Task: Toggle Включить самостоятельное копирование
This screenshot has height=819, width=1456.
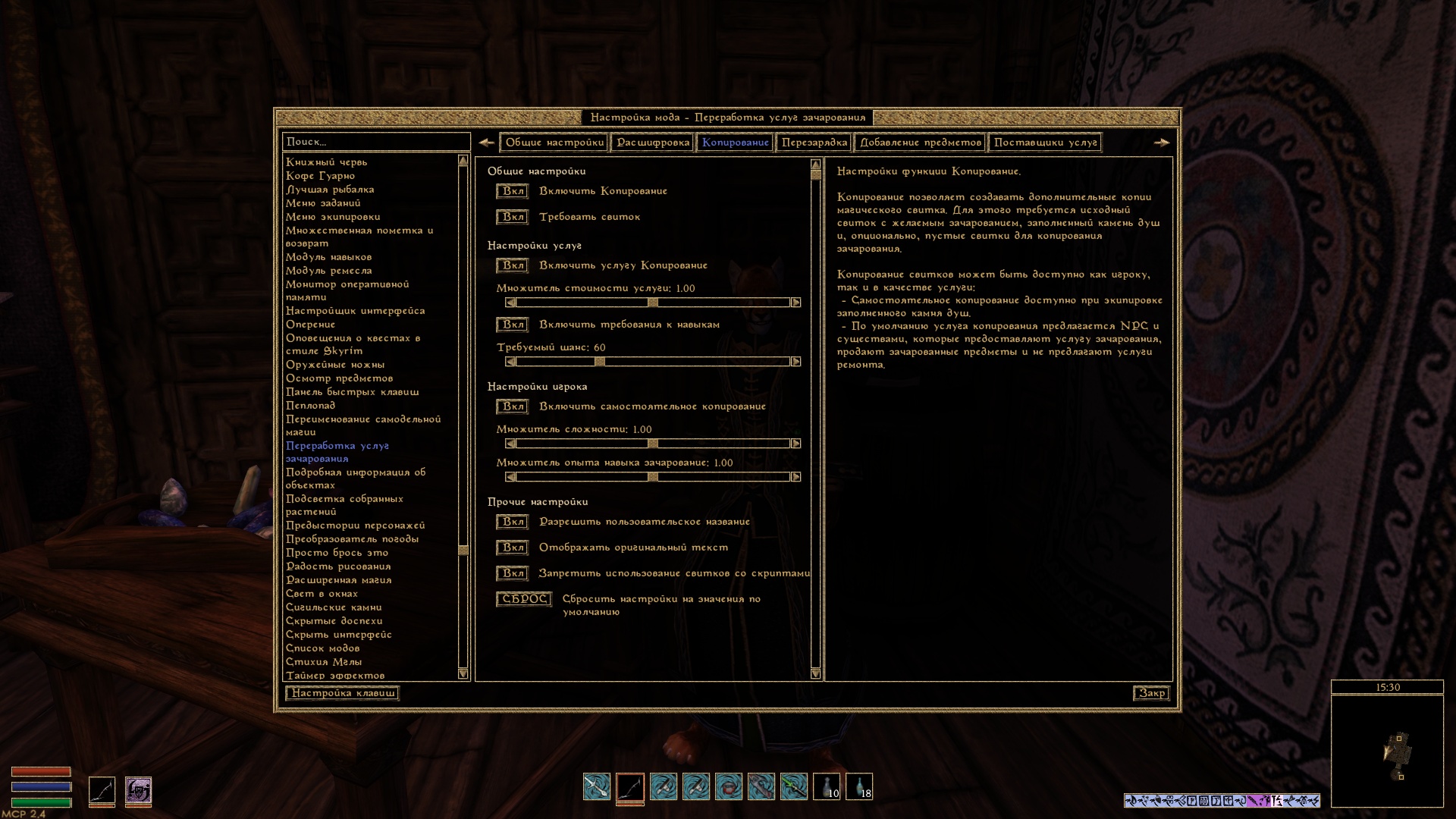Action: click(x=513, y=406)
